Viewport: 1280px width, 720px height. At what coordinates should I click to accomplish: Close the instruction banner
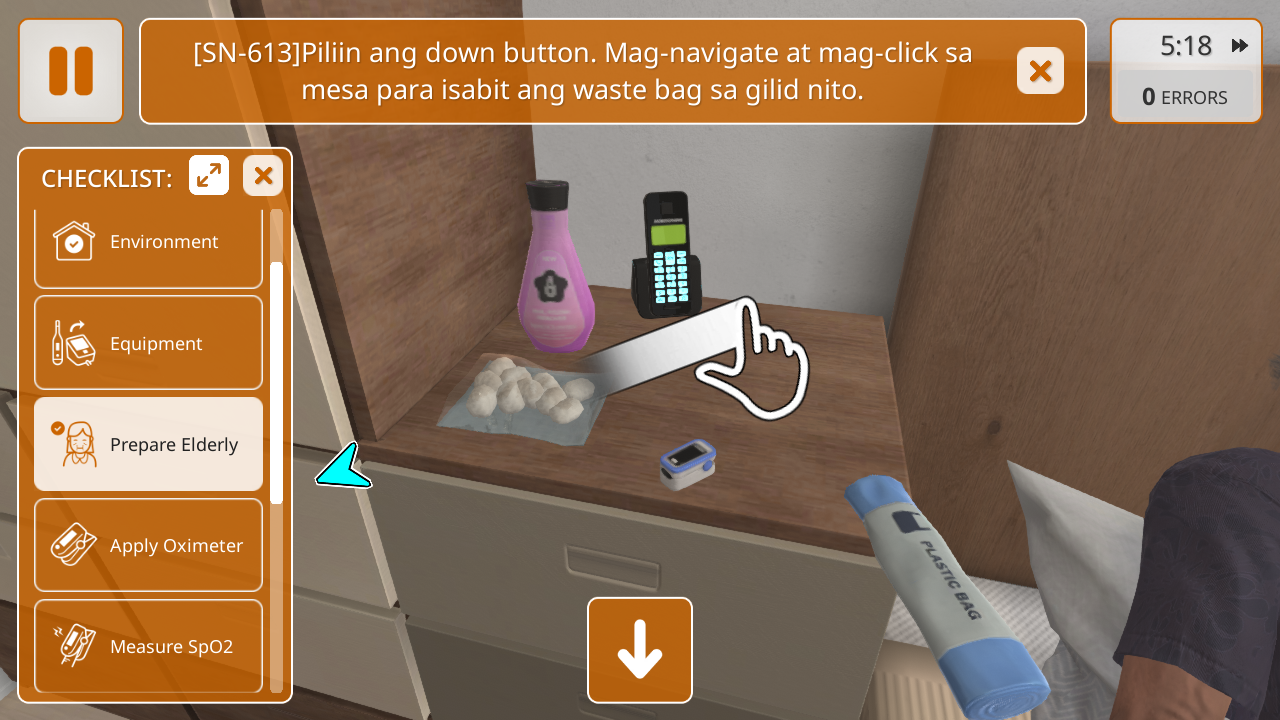(x=1040, y=71)
